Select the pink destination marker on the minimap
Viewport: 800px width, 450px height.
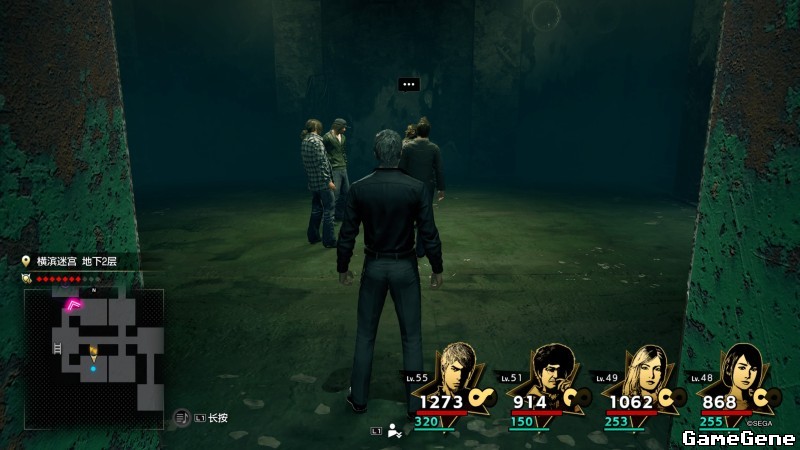pos(74,305)
